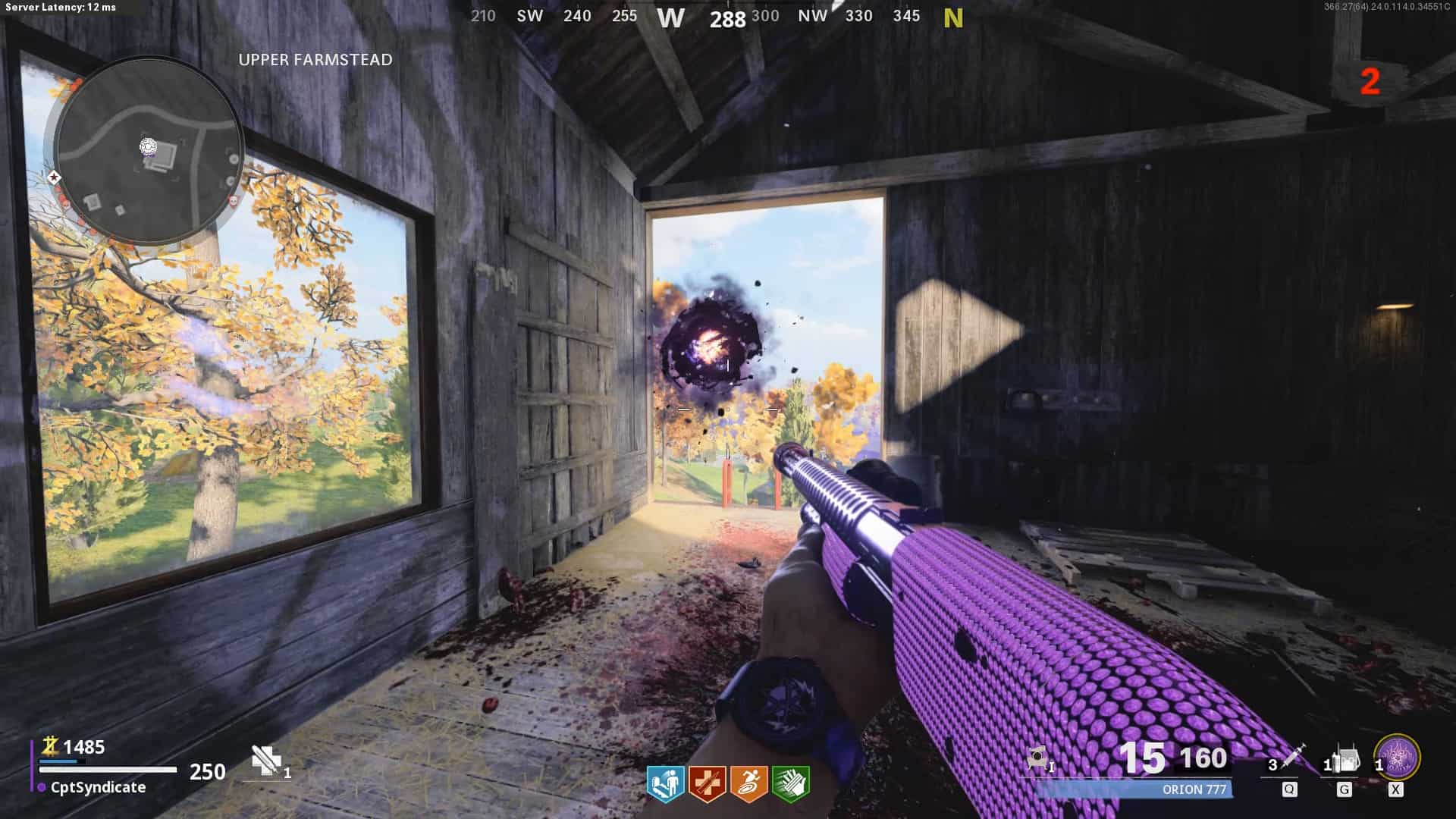The height and width of the screenshot is (819, 1456).
Task: Click the weapon attachment icon beside ammo
Action: point(1038,759)
